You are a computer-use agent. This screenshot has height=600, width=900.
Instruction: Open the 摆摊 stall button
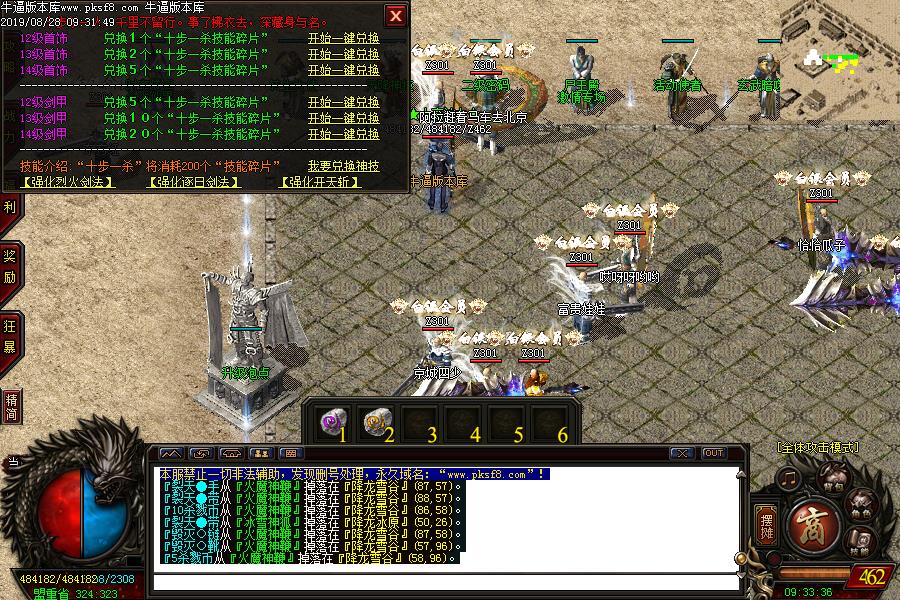[x=767, y=523]
